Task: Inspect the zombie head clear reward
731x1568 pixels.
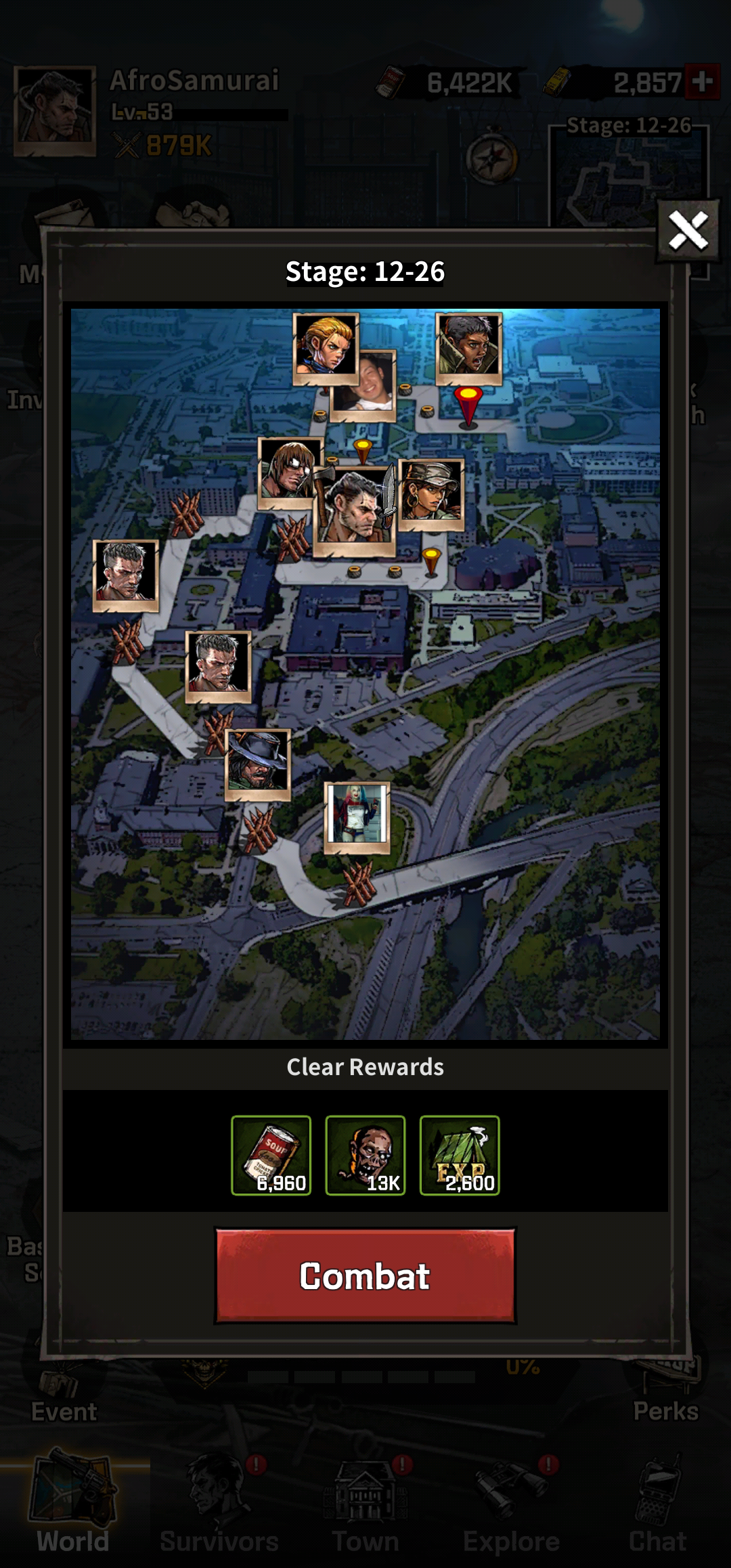Action: coord(365,1155)
